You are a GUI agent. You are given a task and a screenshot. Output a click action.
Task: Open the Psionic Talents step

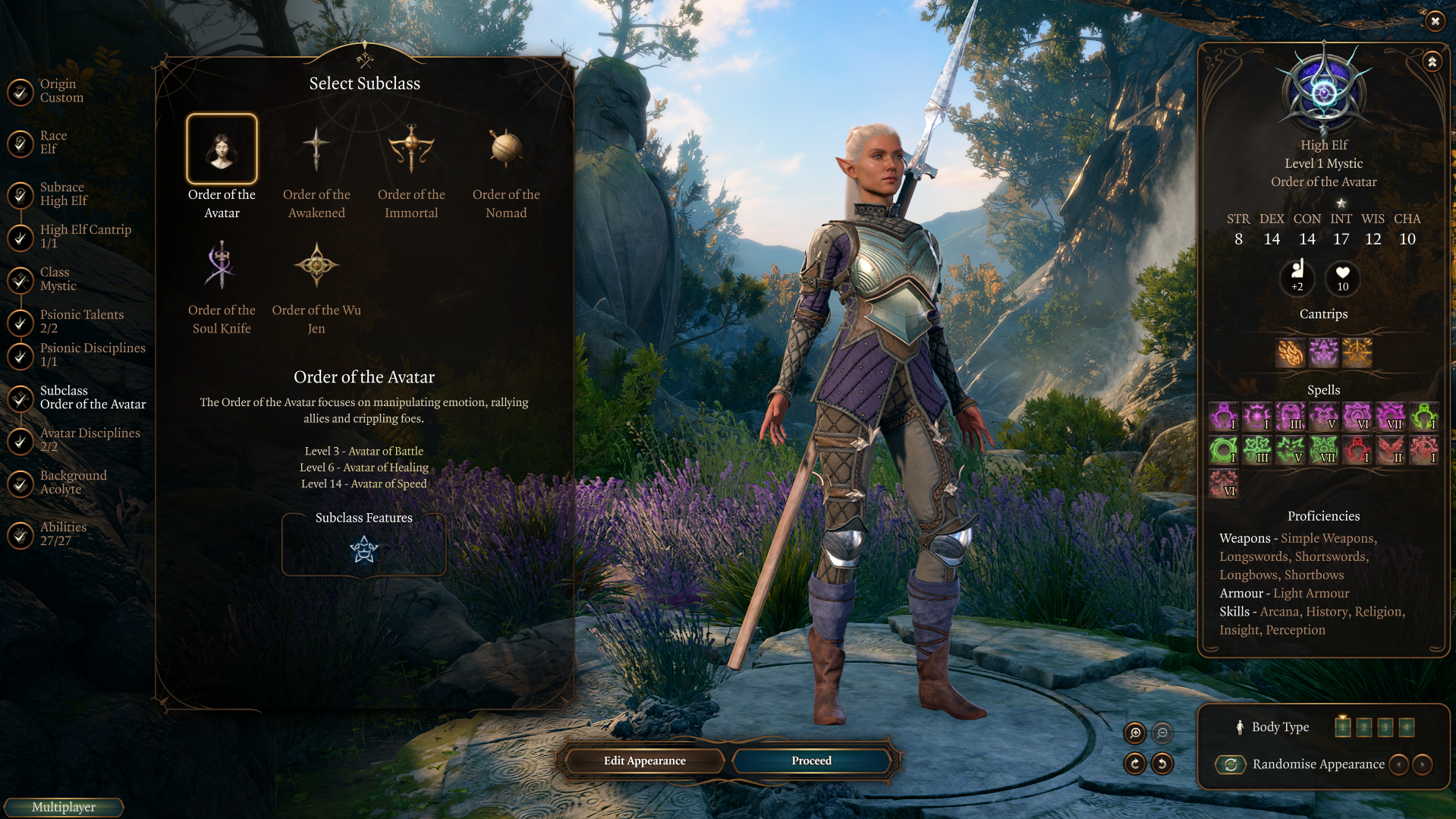pyautogui.click(x=81, y=322)
